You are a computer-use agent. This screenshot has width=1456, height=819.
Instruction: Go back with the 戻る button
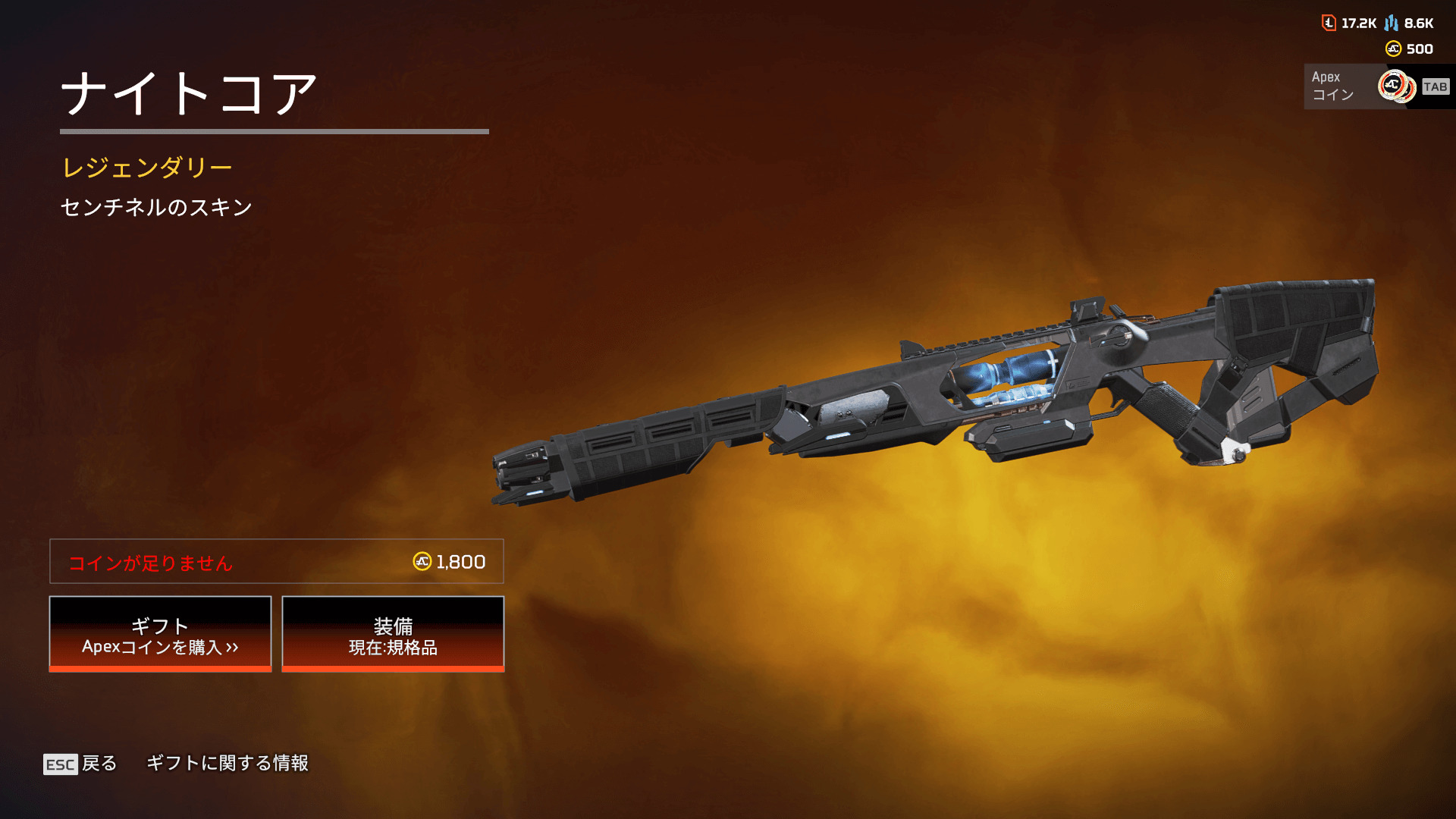pyautogui.click(x=81, y=764)
